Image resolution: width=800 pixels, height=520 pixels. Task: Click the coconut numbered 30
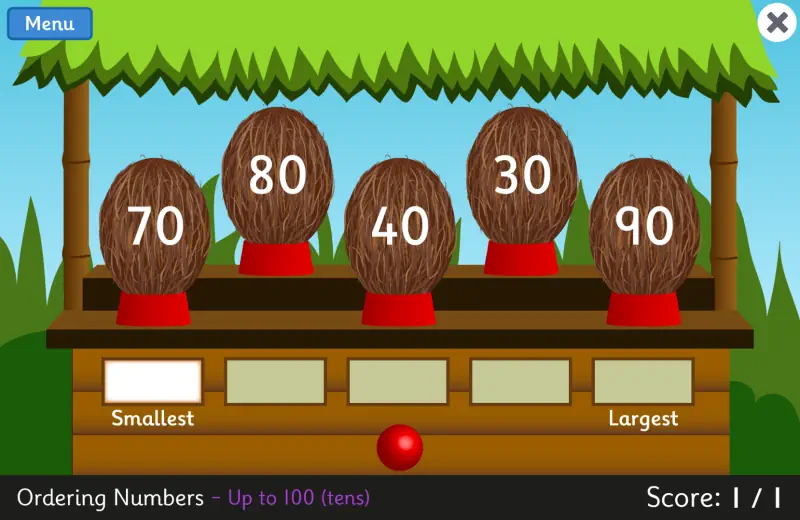521,176
